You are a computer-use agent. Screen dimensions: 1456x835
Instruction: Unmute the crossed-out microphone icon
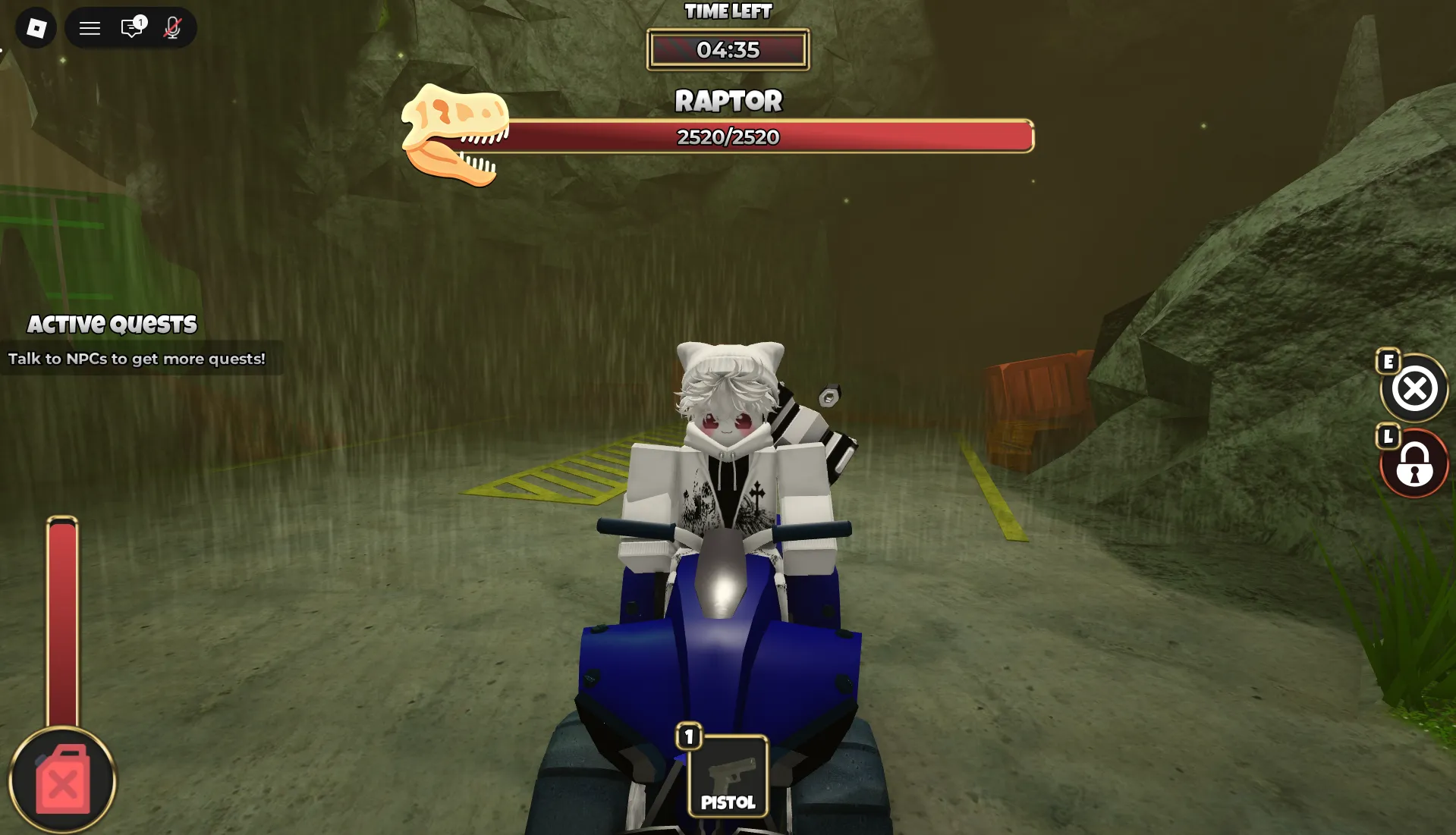point(171,28)
